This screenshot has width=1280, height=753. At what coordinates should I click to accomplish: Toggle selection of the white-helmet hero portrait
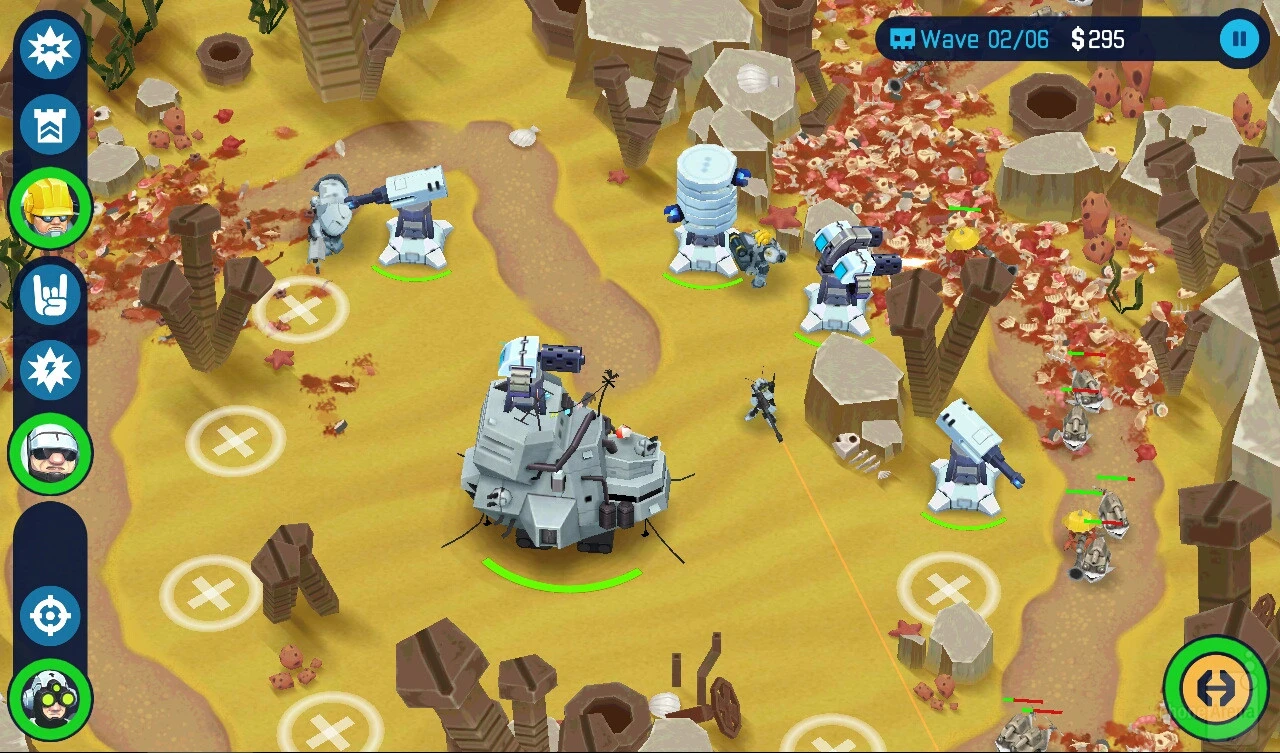point(48,452)
